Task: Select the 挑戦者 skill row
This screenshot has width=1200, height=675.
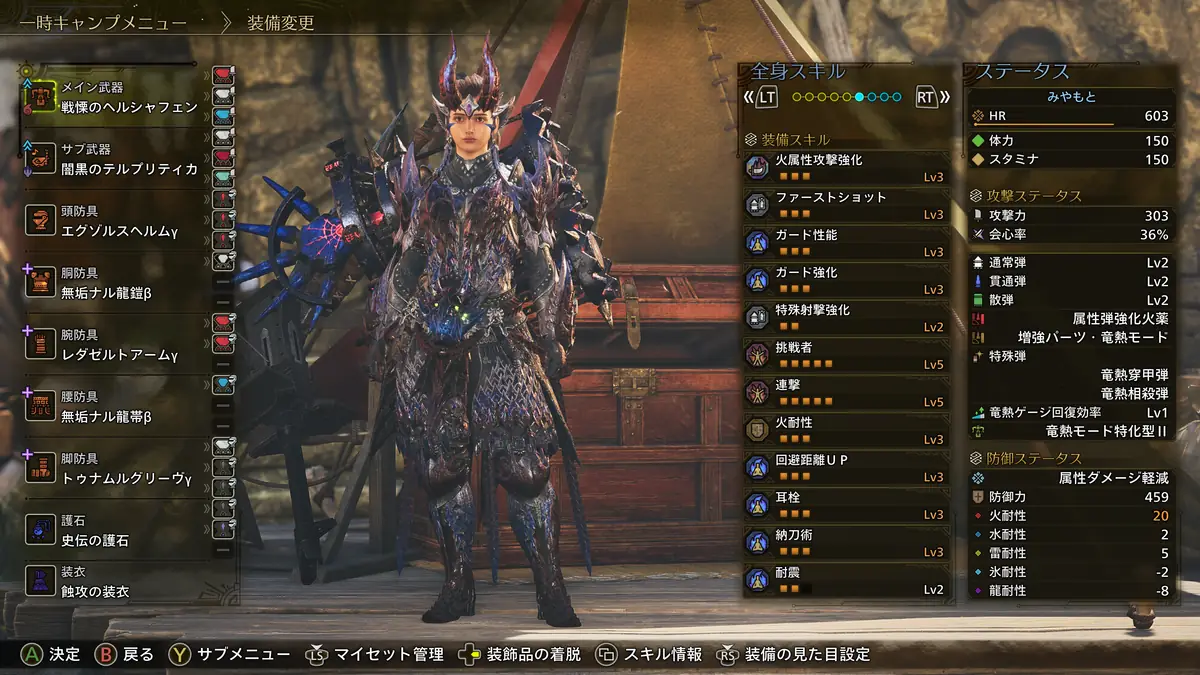Action: [846, 355]
